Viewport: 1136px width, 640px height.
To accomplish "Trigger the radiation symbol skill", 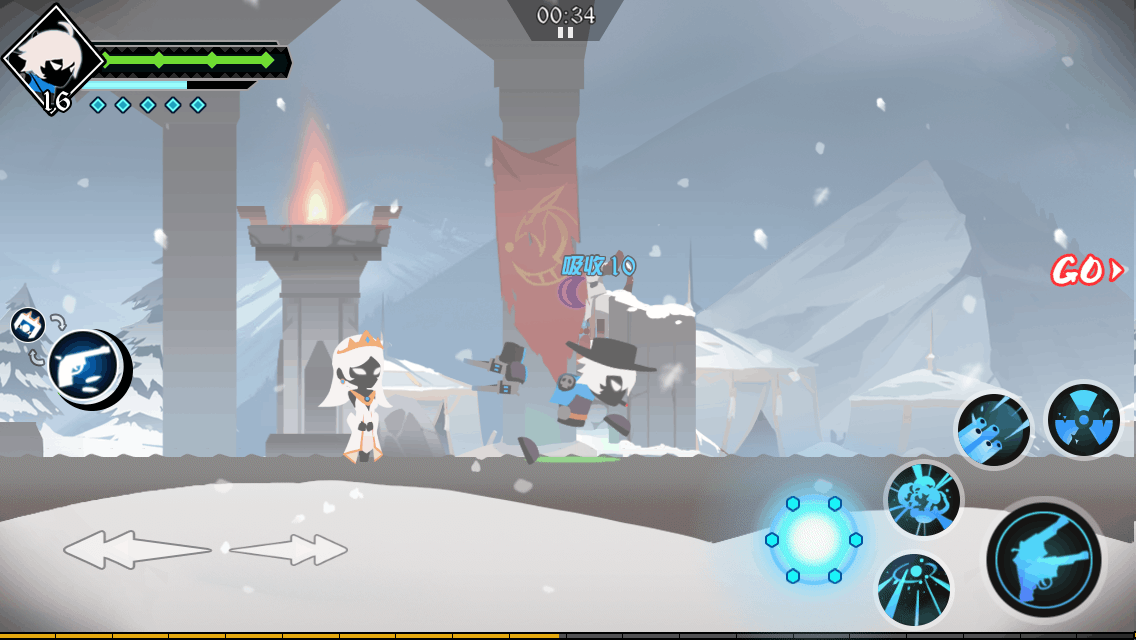I will click(x=1083, y=419).
